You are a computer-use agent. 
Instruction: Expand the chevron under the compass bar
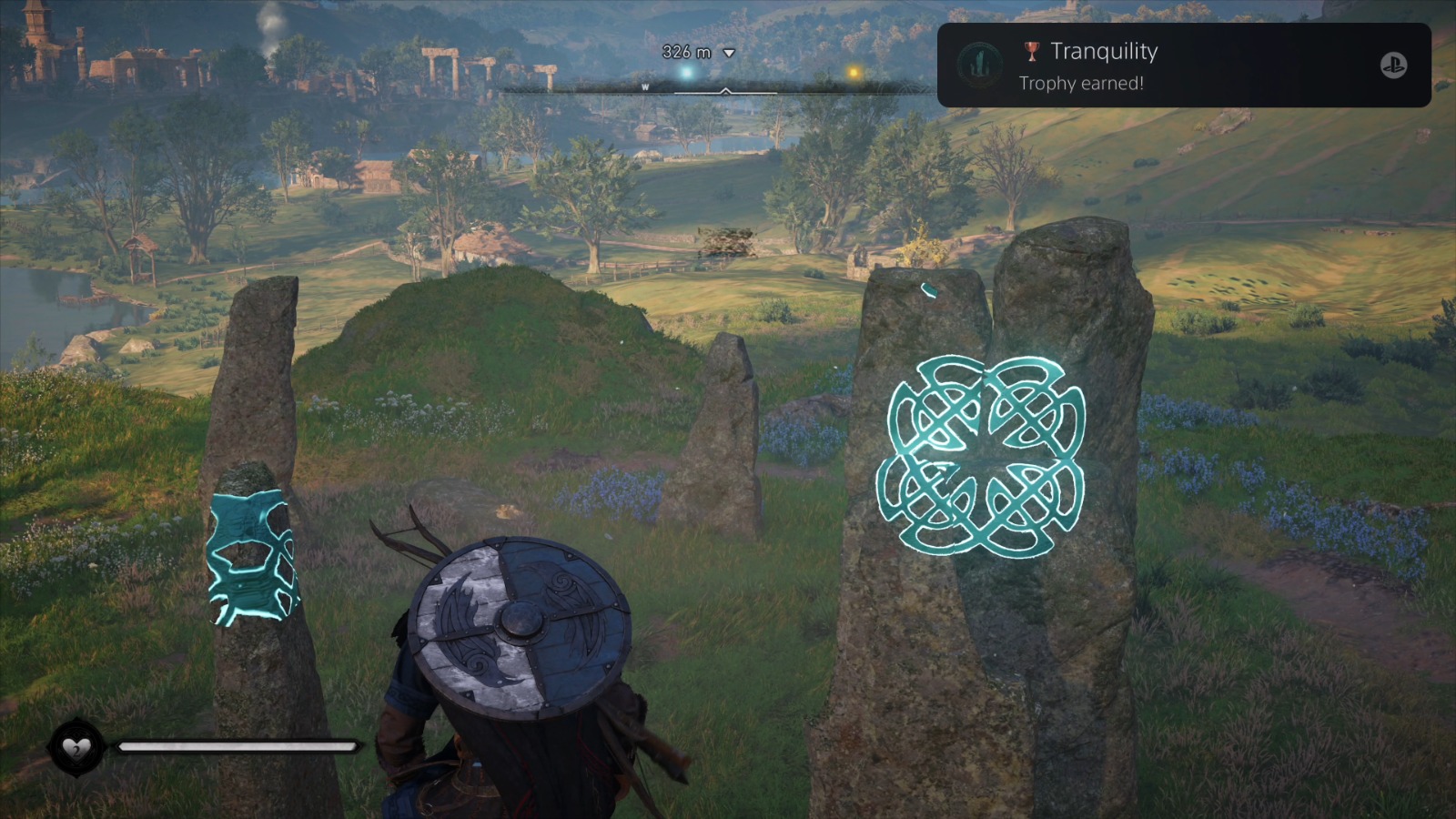coord(725,93)
